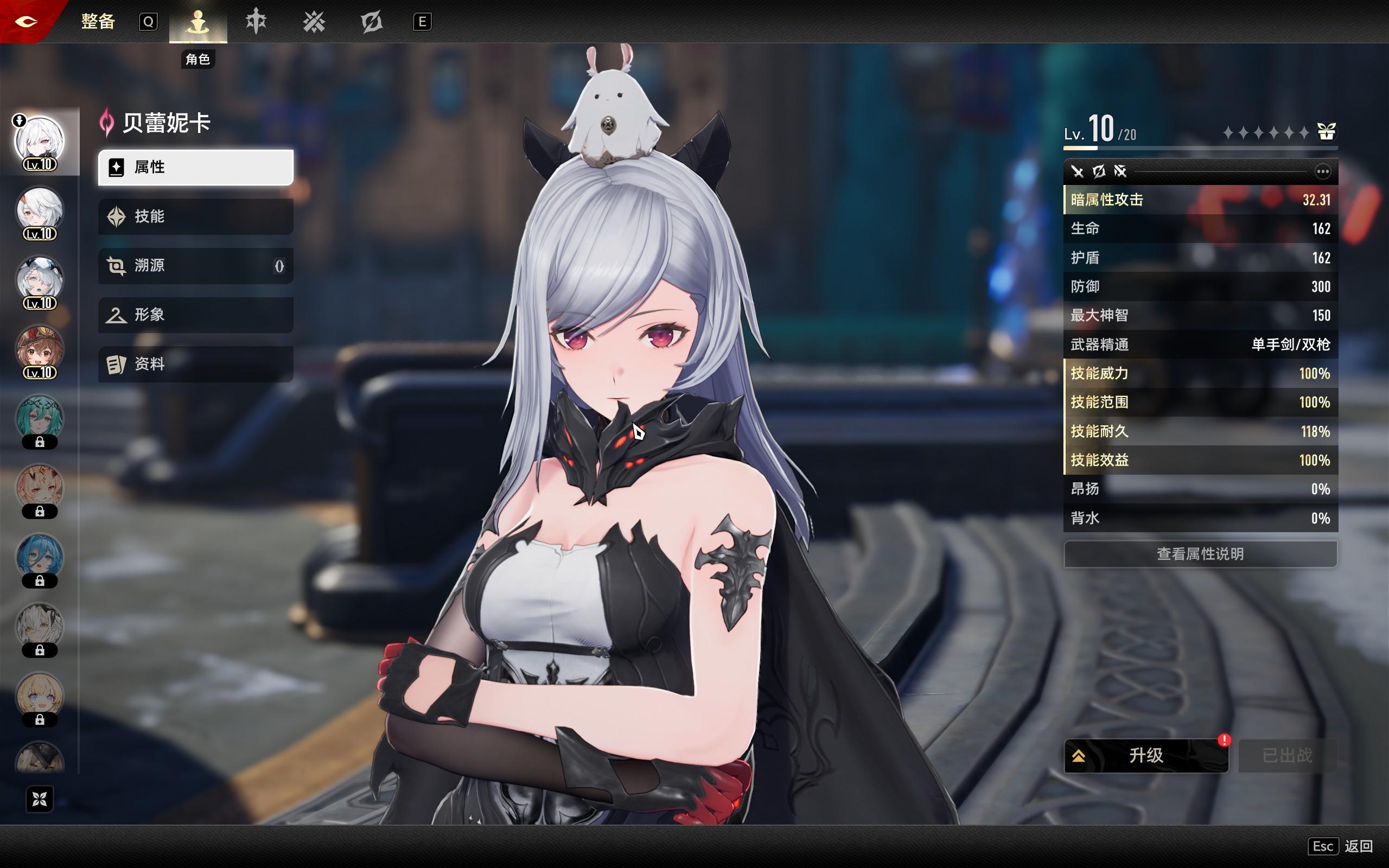This screenshot has width=1389, height=868.
Task: Click the pinwheel icon below the character list
Action: [40, 799]
